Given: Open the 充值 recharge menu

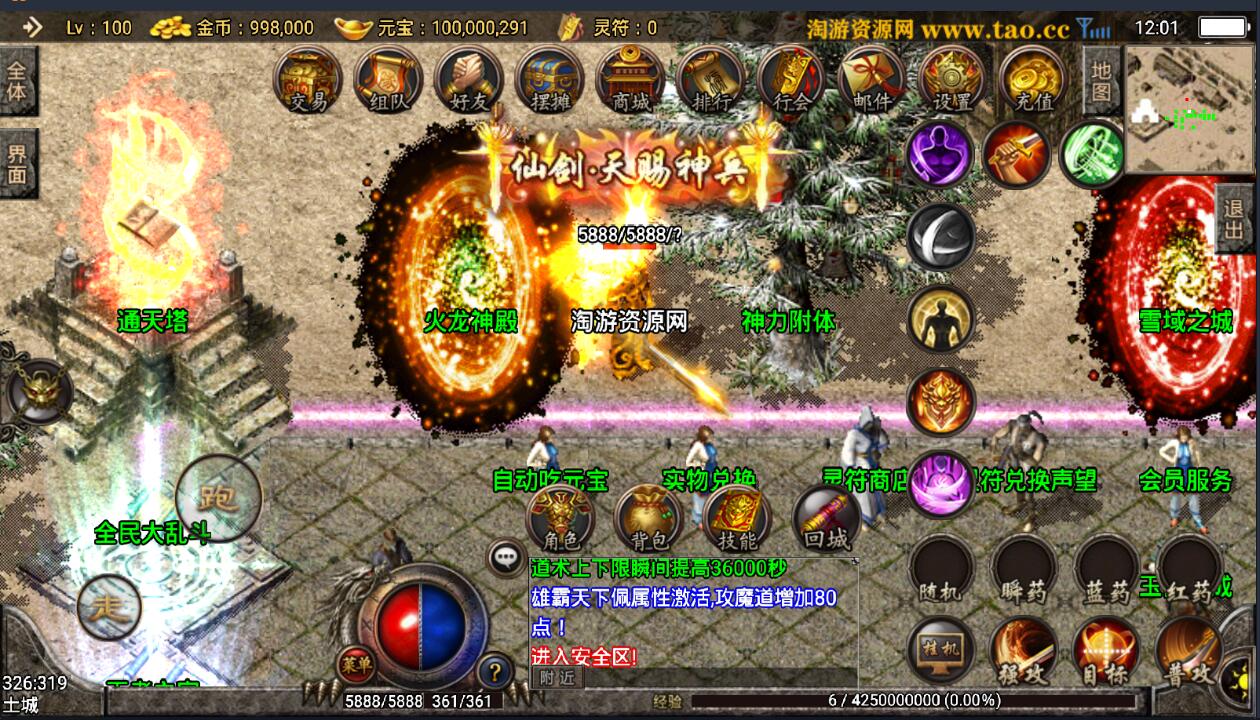Looking at the screenshot, I should pos(1032,77).
